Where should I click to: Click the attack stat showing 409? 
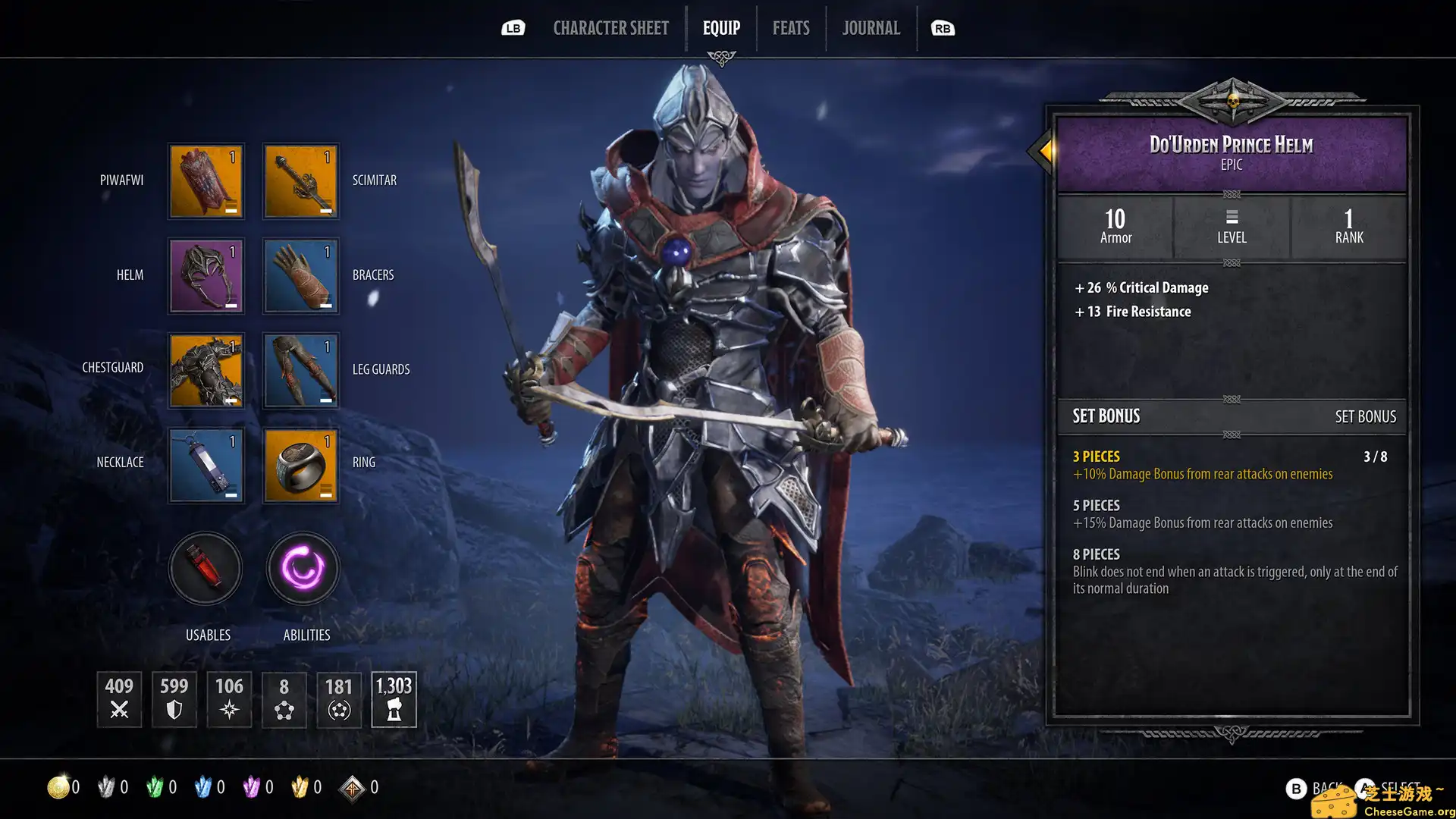[118, 699]
